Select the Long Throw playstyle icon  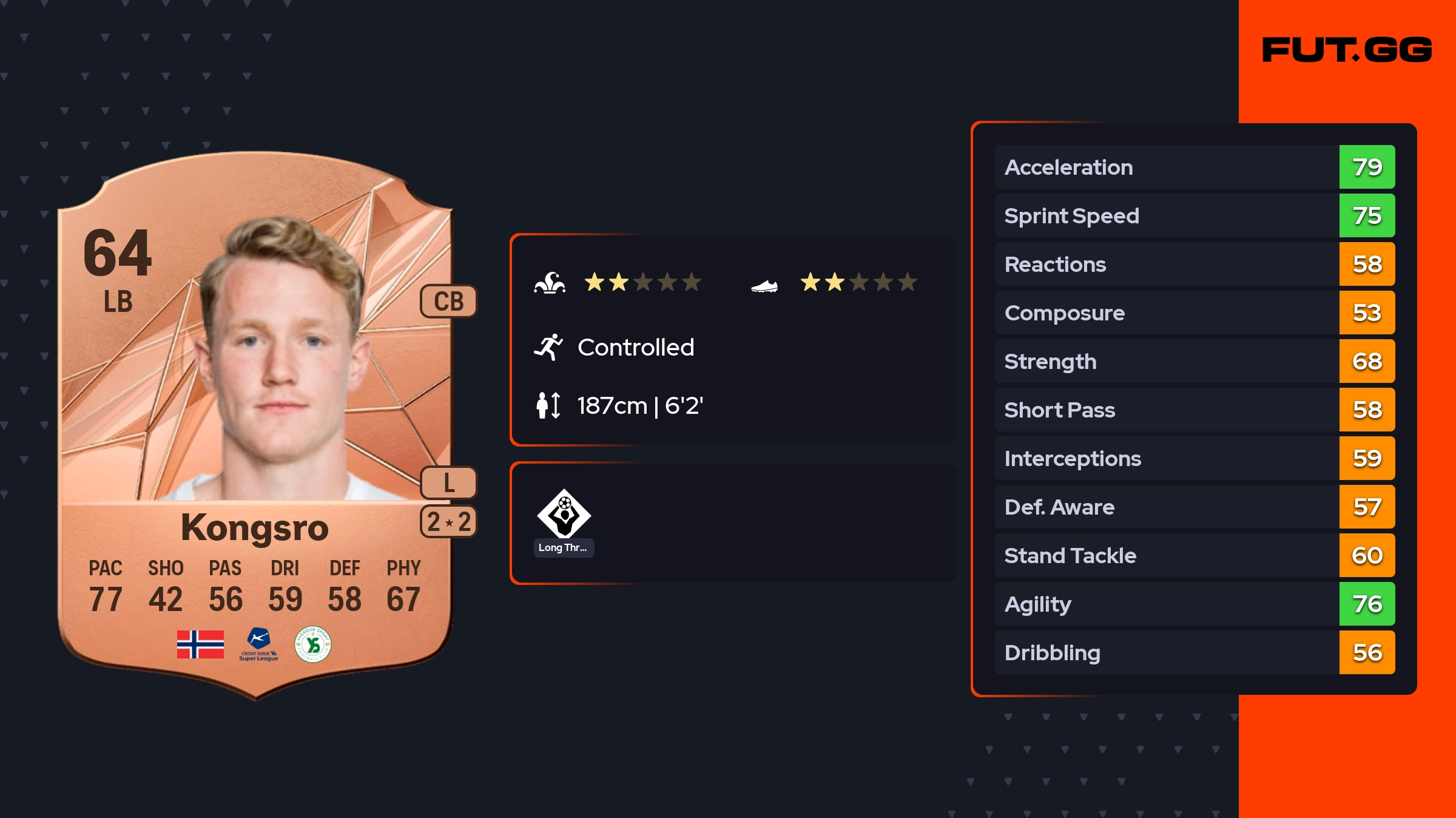pos(564,515)
